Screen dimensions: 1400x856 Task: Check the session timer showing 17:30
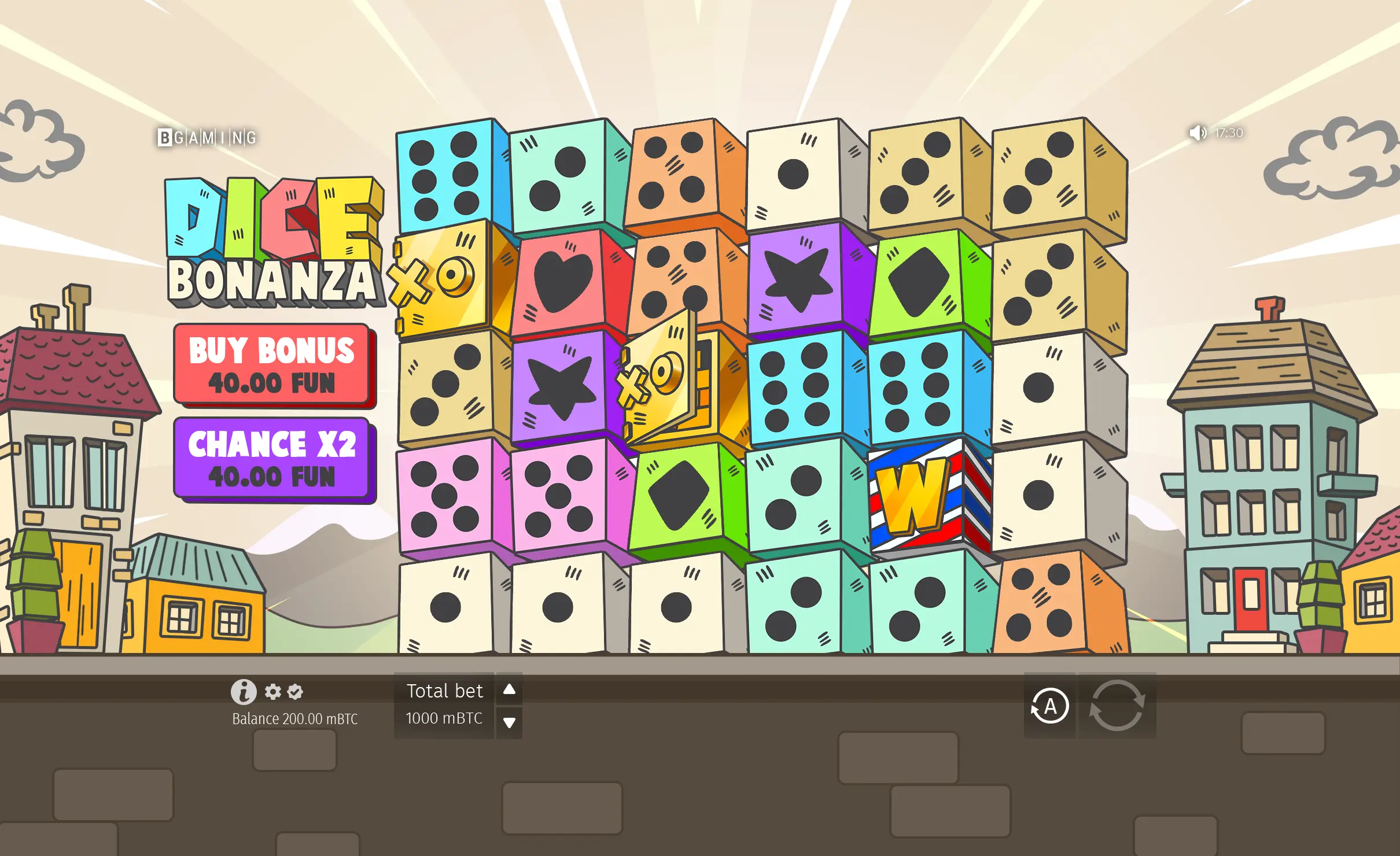click(x=1229, y=133)
